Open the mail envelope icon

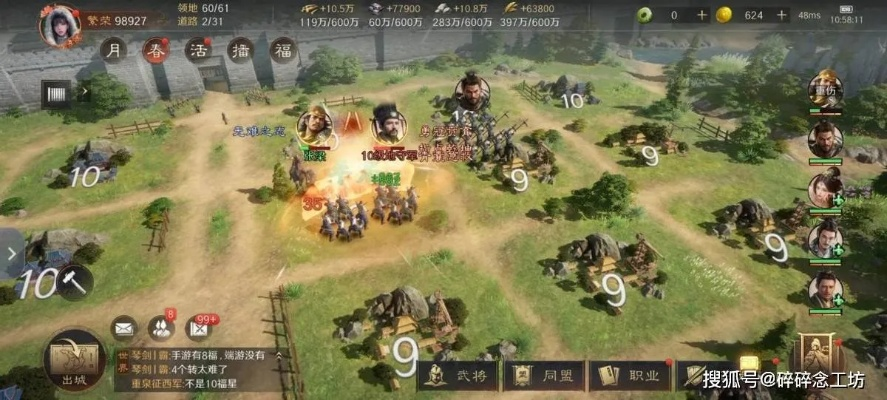click(x=123, y=327)
